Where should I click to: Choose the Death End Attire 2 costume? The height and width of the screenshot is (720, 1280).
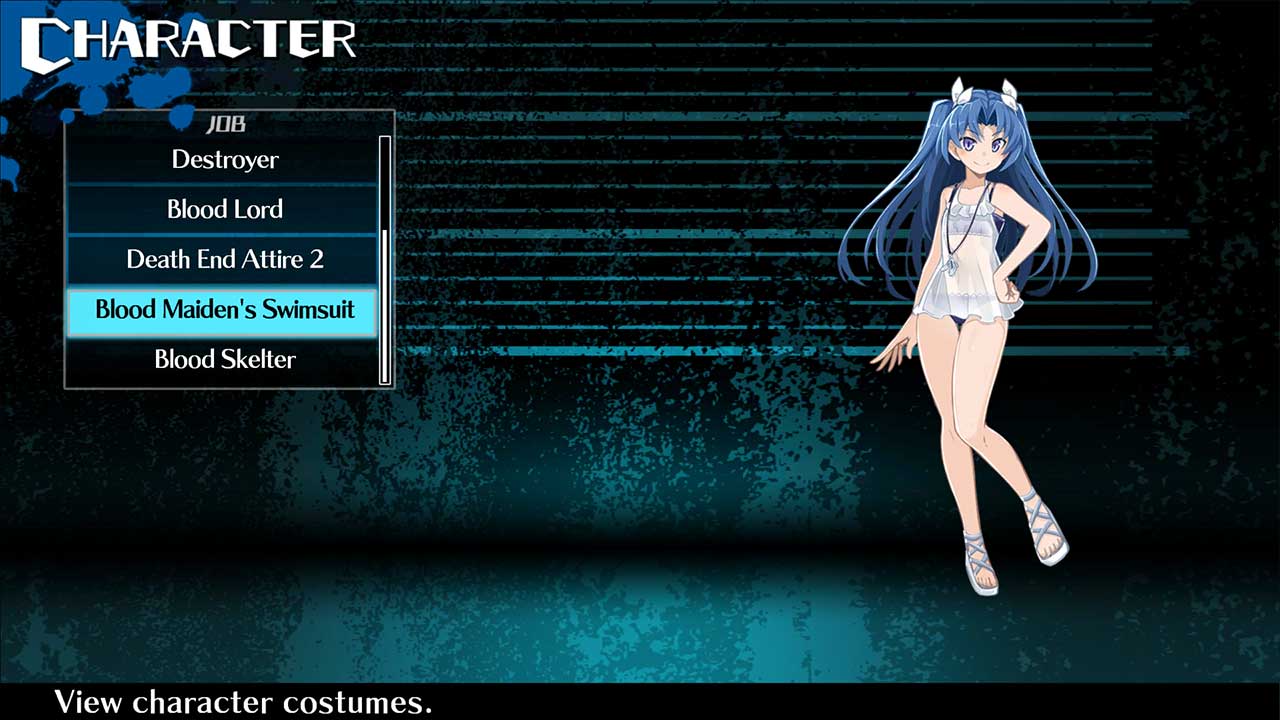(224, 259)
